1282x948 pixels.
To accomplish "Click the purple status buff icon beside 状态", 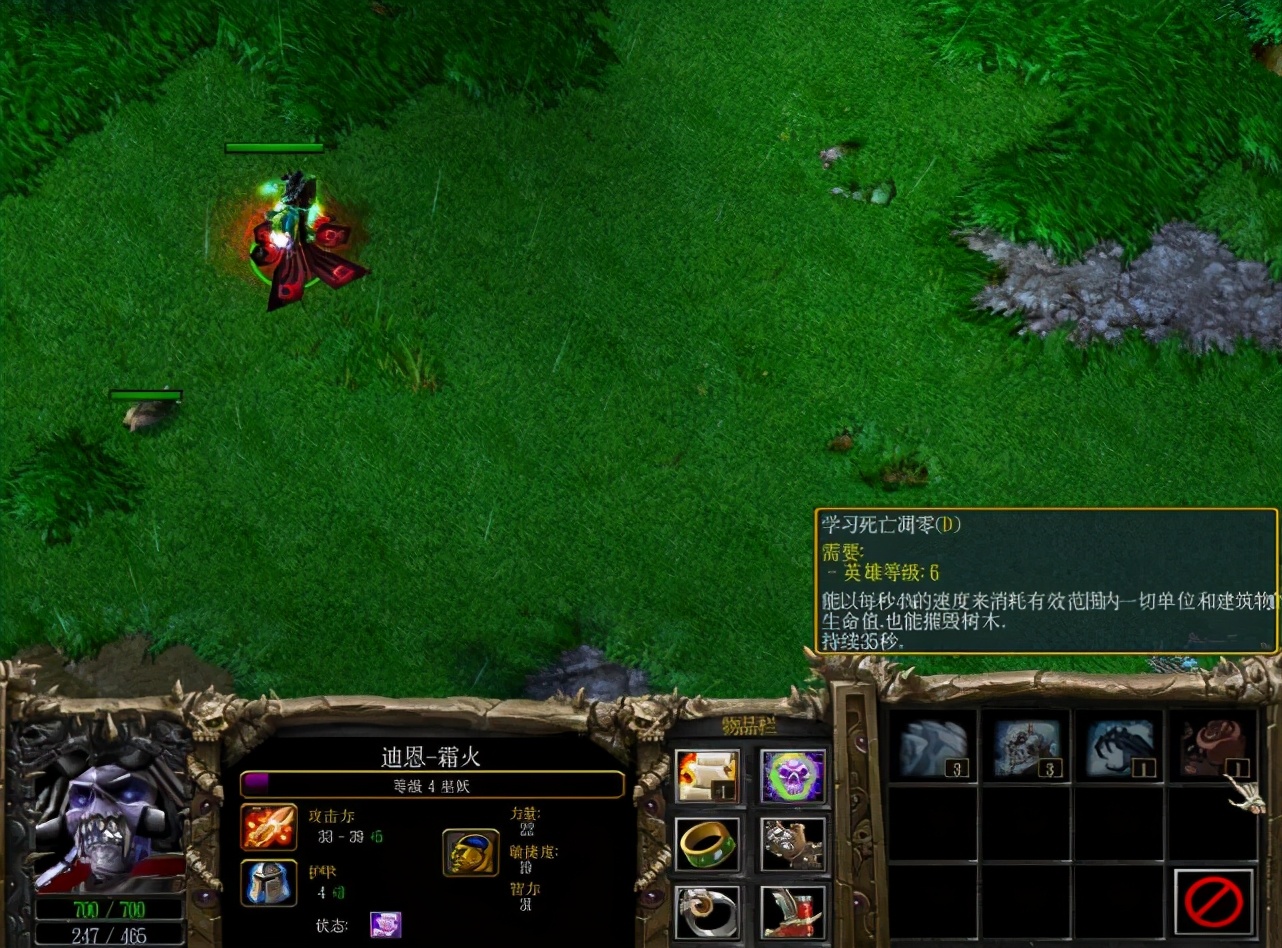I will pyautogui.click(x=384, y=927).
